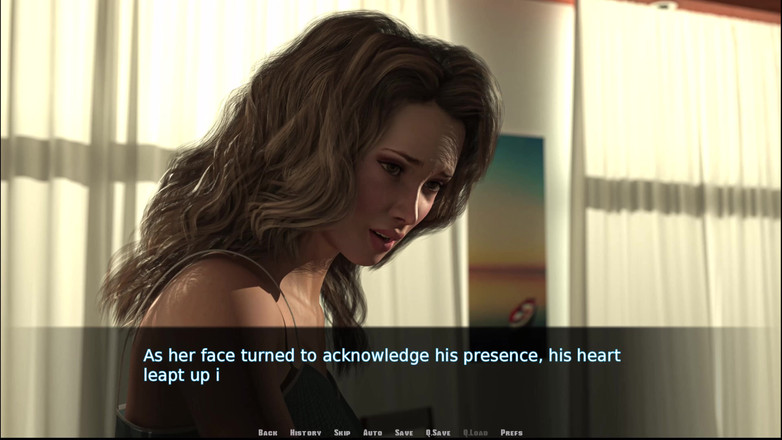The height and width of the screenshot is (440, 782).
Task: Go back with the Back button
Action: pos(267,432)
